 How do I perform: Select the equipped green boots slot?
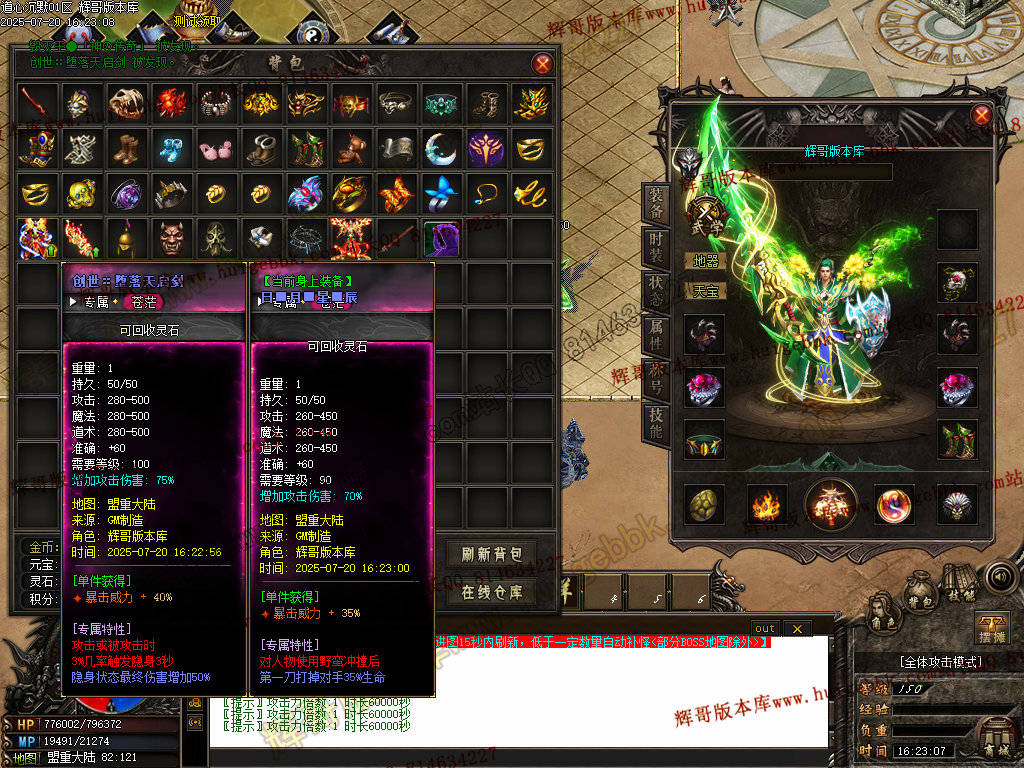[x=957, y=440]
